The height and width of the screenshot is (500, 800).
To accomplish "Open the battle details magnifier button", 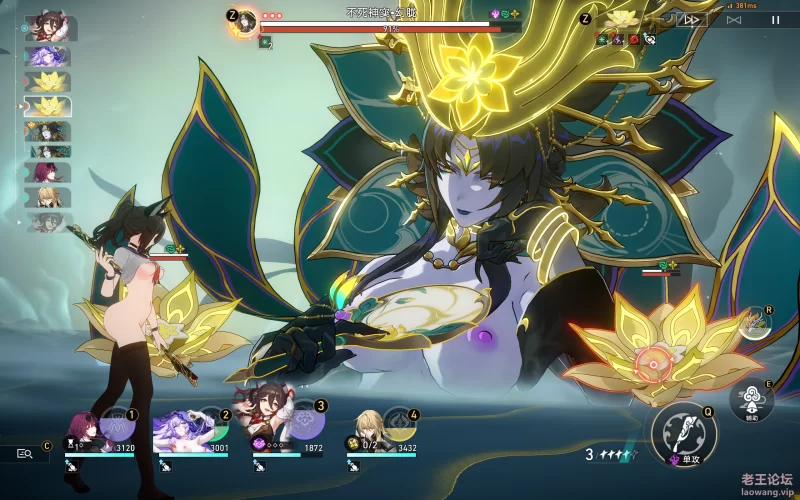I will tap(25, 453).
